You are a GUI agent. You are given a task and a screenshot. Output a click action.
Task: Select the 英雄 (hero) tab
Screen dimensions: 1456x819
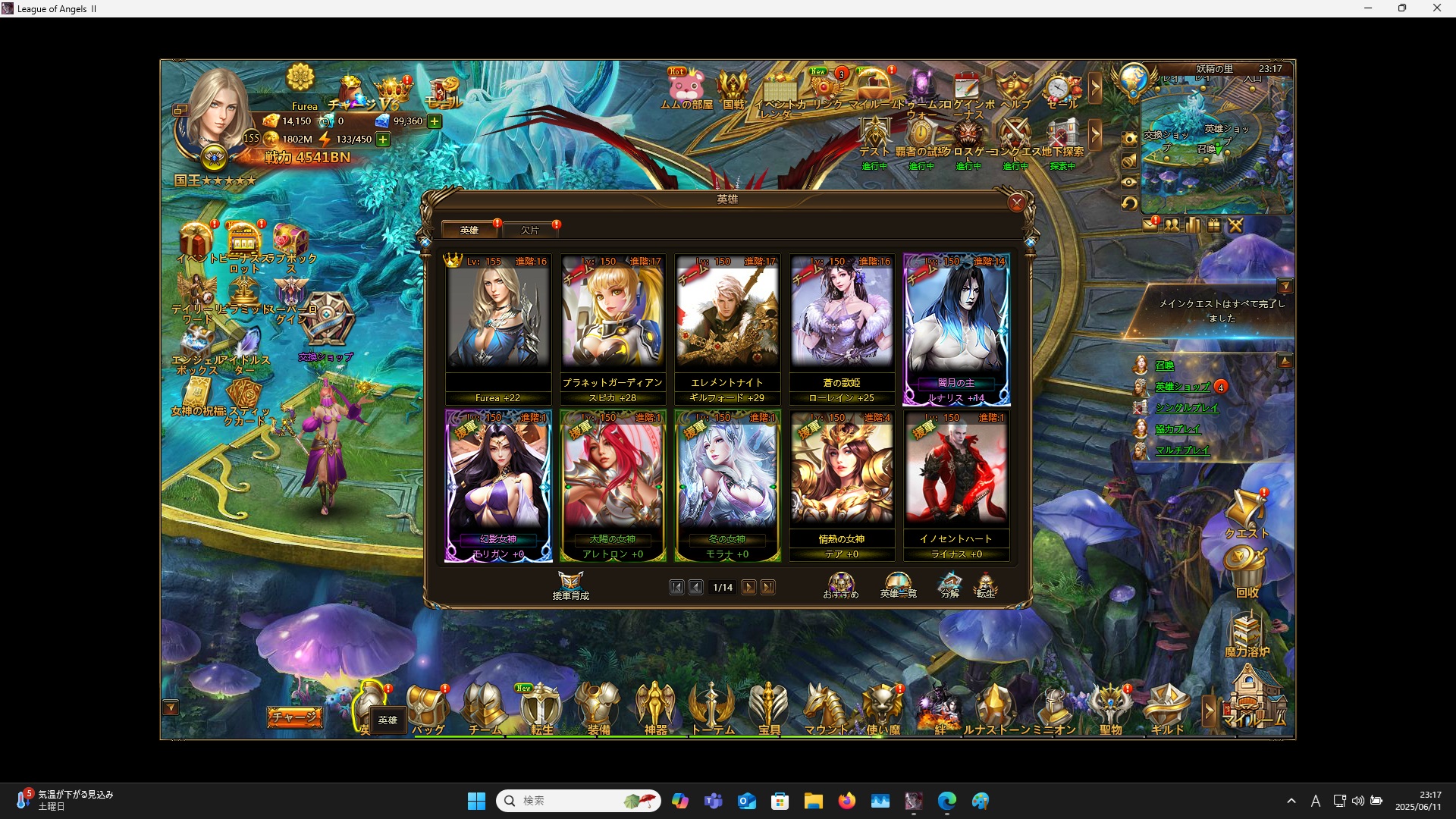[x=469, y=229]
